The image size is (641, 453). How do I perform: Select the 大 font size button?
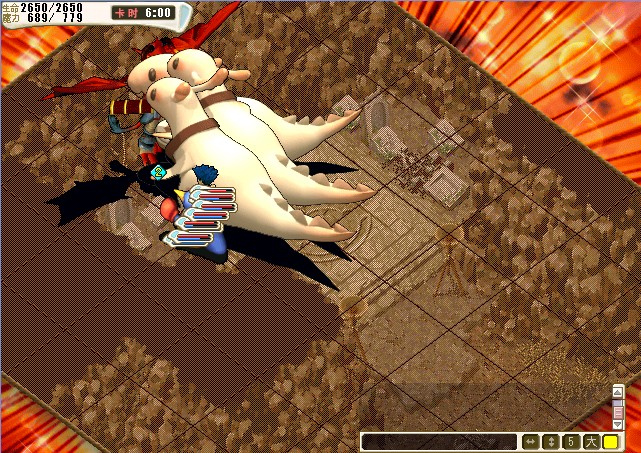(x=590, y=441)
